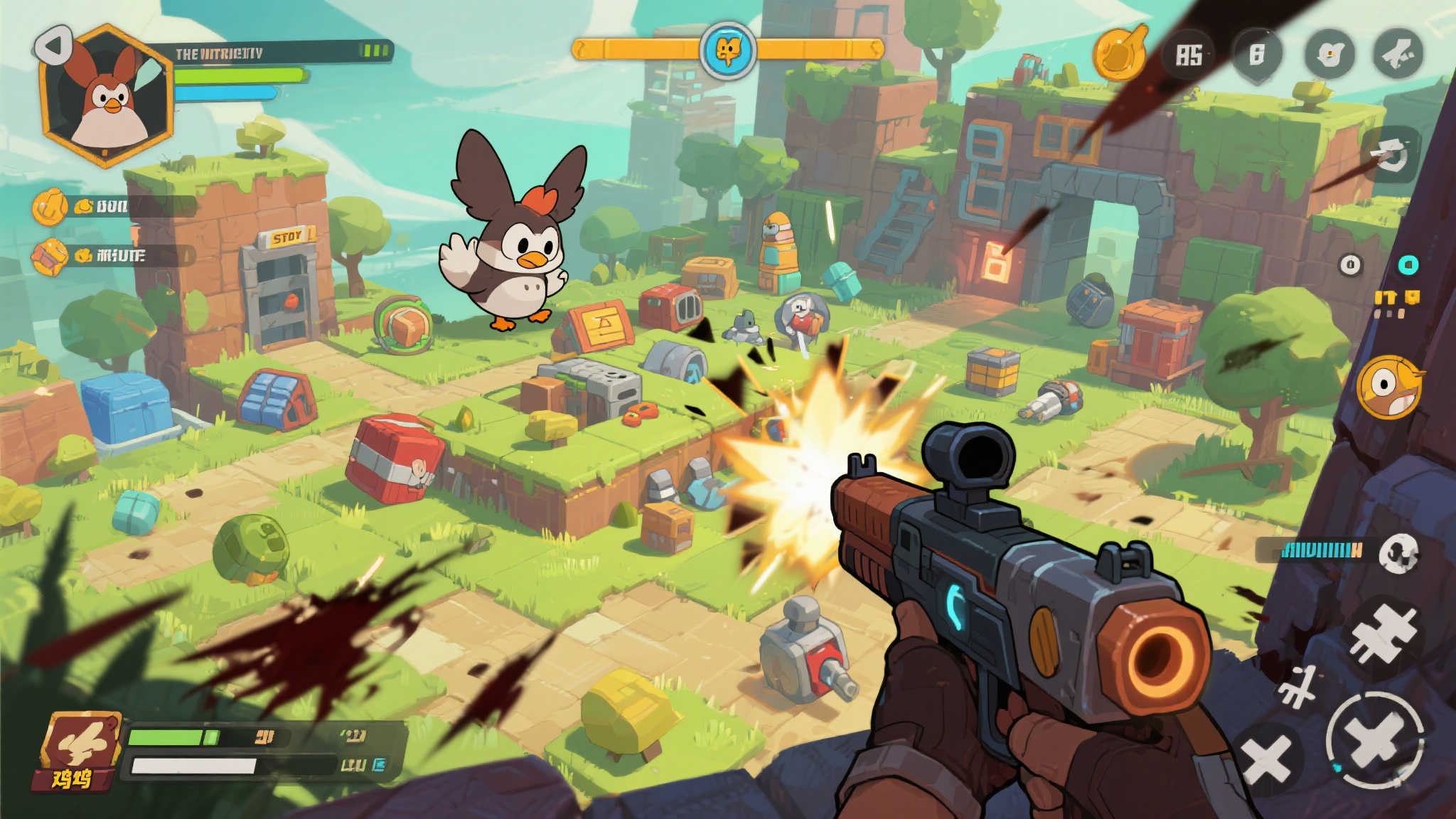
Task: Tap the pin-shaped button numbered 6
Action: point(1257,54)
